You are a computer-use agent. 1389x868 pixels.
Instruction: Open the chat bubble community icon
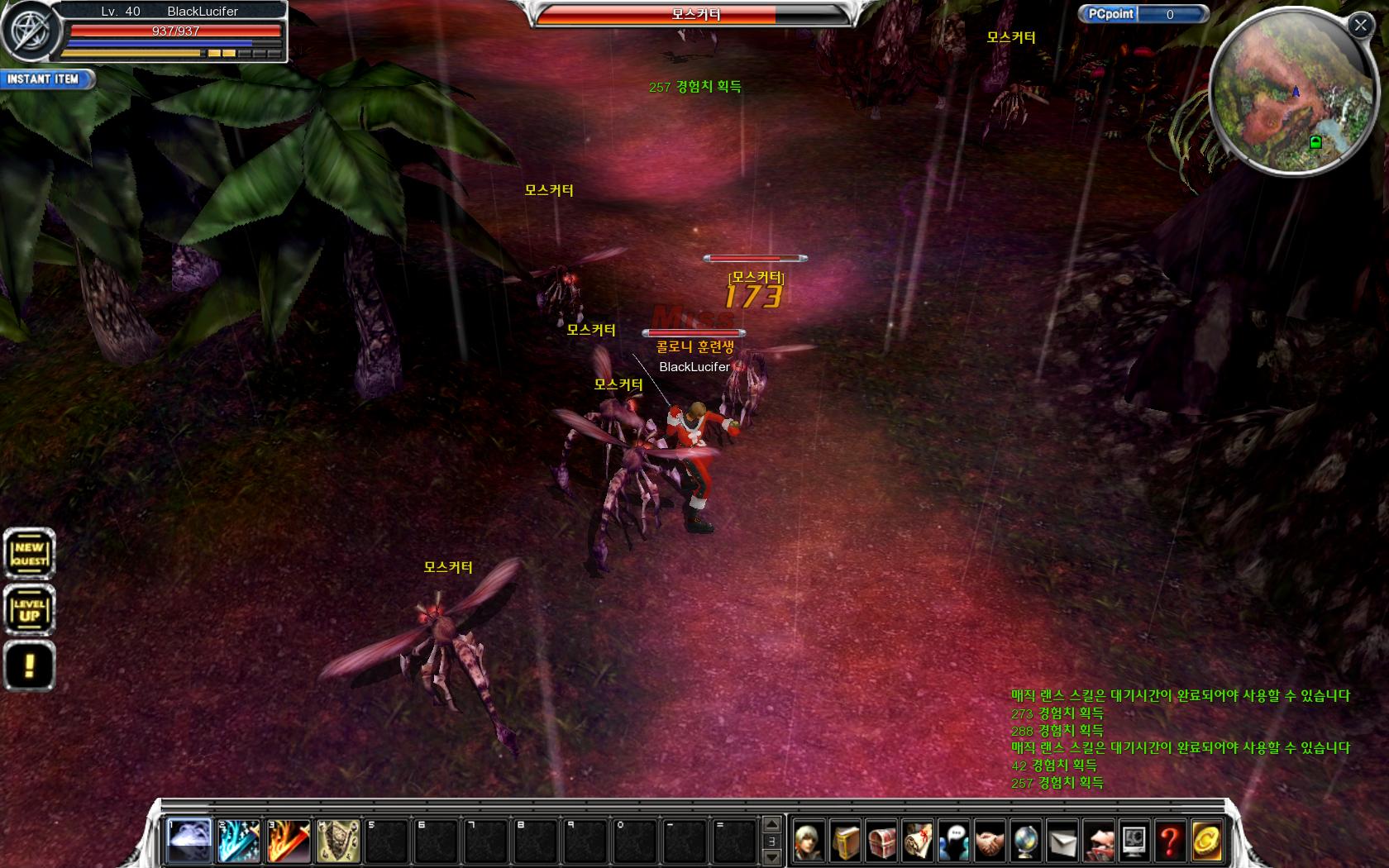pos(954,842)
